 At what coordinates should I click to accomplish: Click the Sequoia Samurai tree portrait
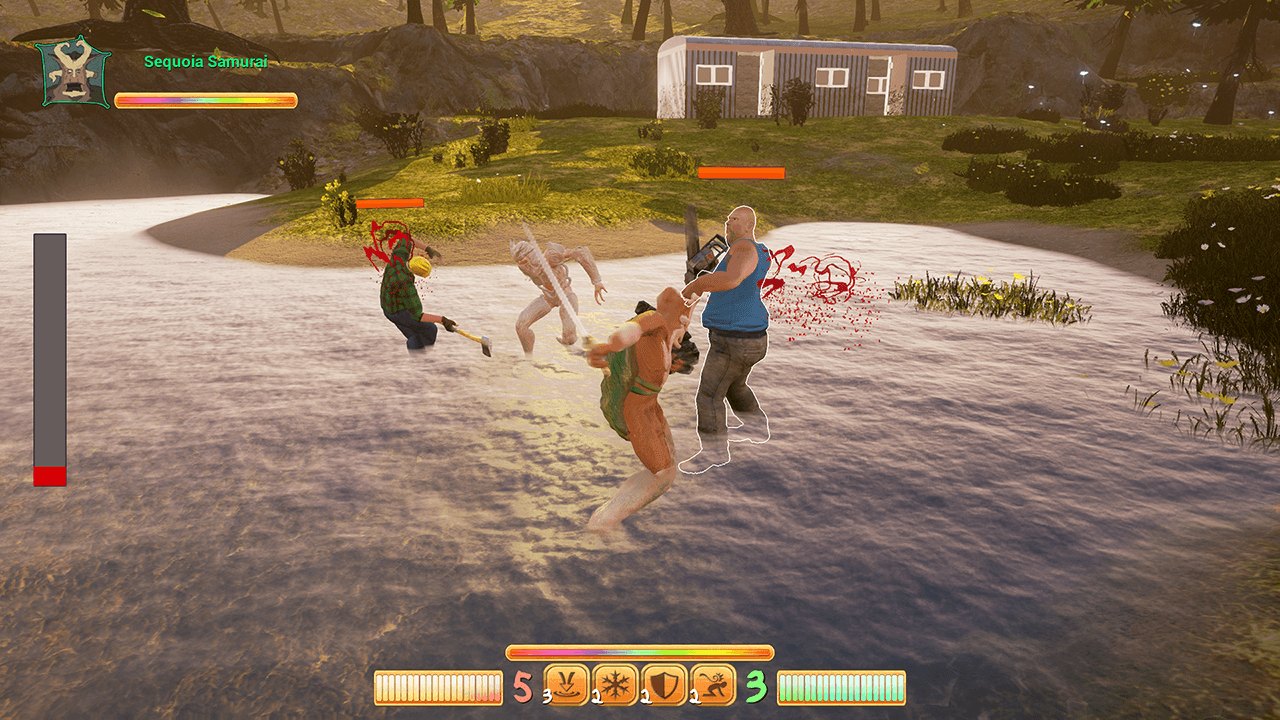pos(73,73)
